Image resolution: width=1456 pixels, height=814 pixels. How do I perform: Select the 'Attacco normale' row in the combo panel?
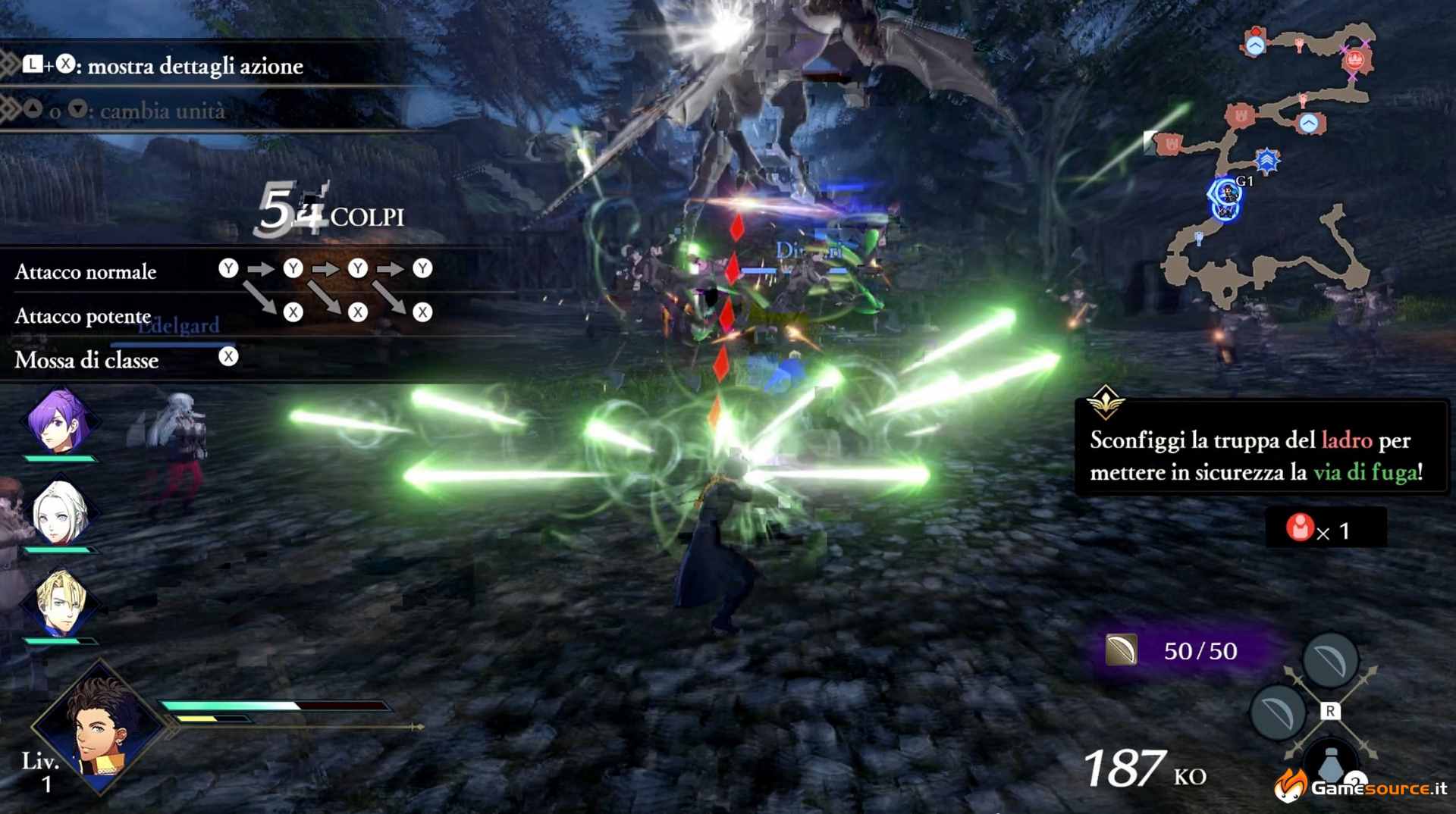(x=86, y=271)
